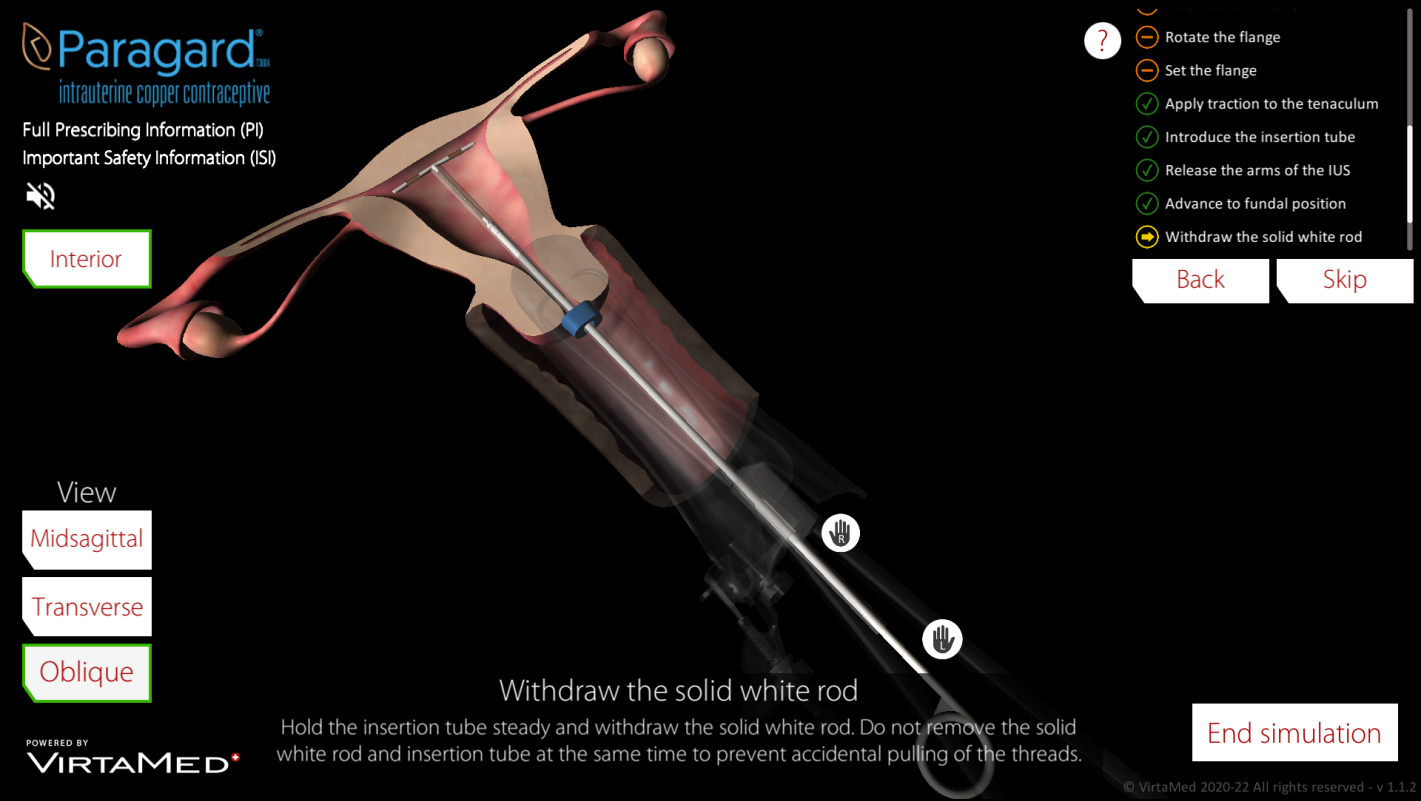Click the checkmark beside 'Release the arms of the IUS'
Screen dimensions: 1421x801
click(x=1146, y=170)
